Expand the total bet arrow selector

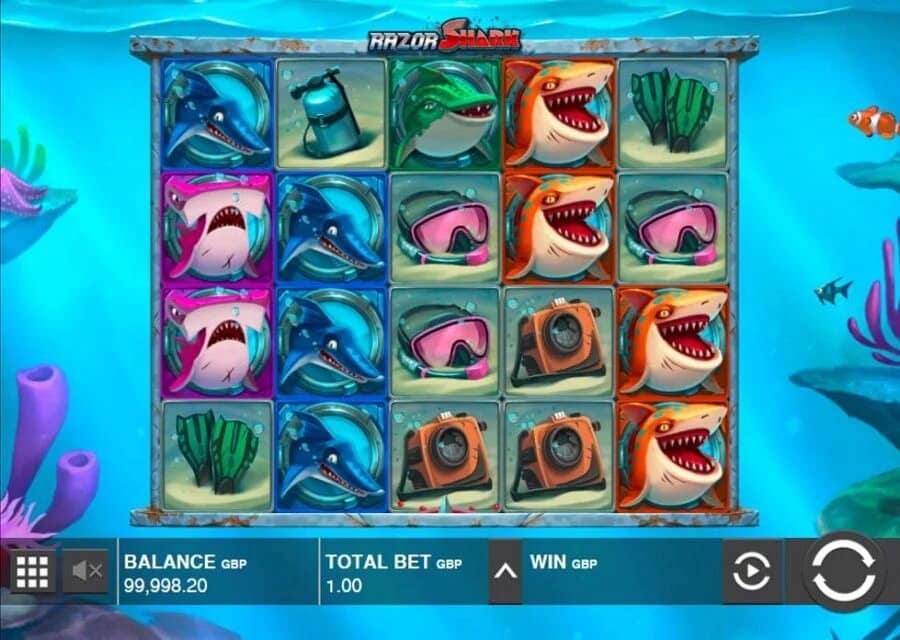(x=505, y=571)
